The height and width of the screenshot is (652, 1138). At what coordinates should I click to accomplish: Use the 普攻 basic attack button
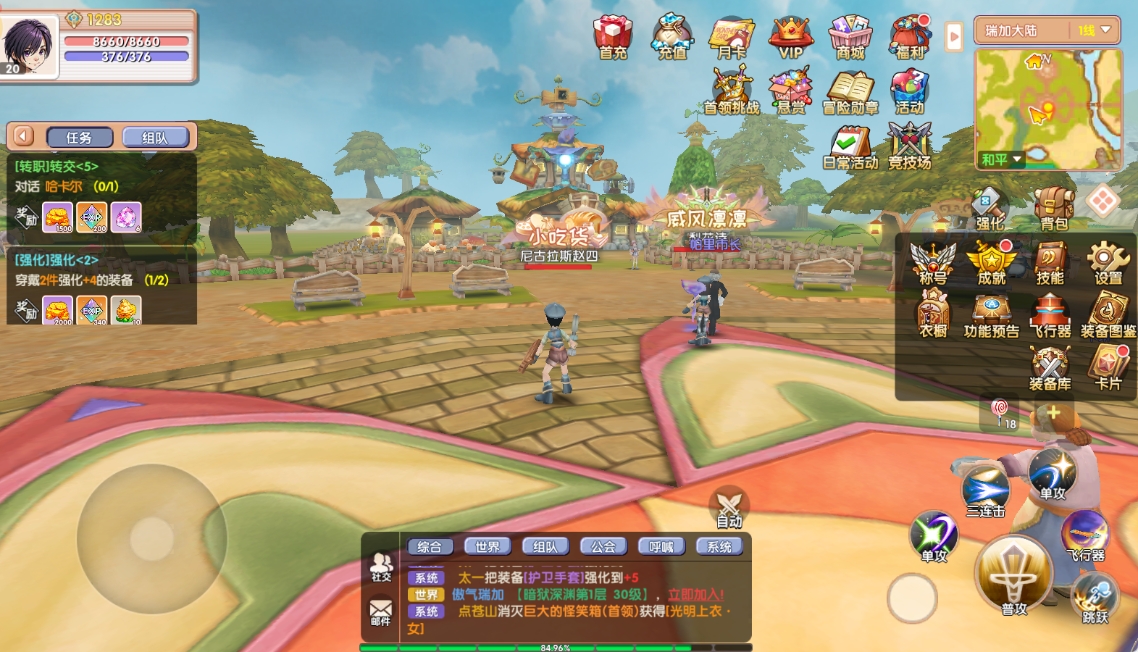pos(1014,574)
